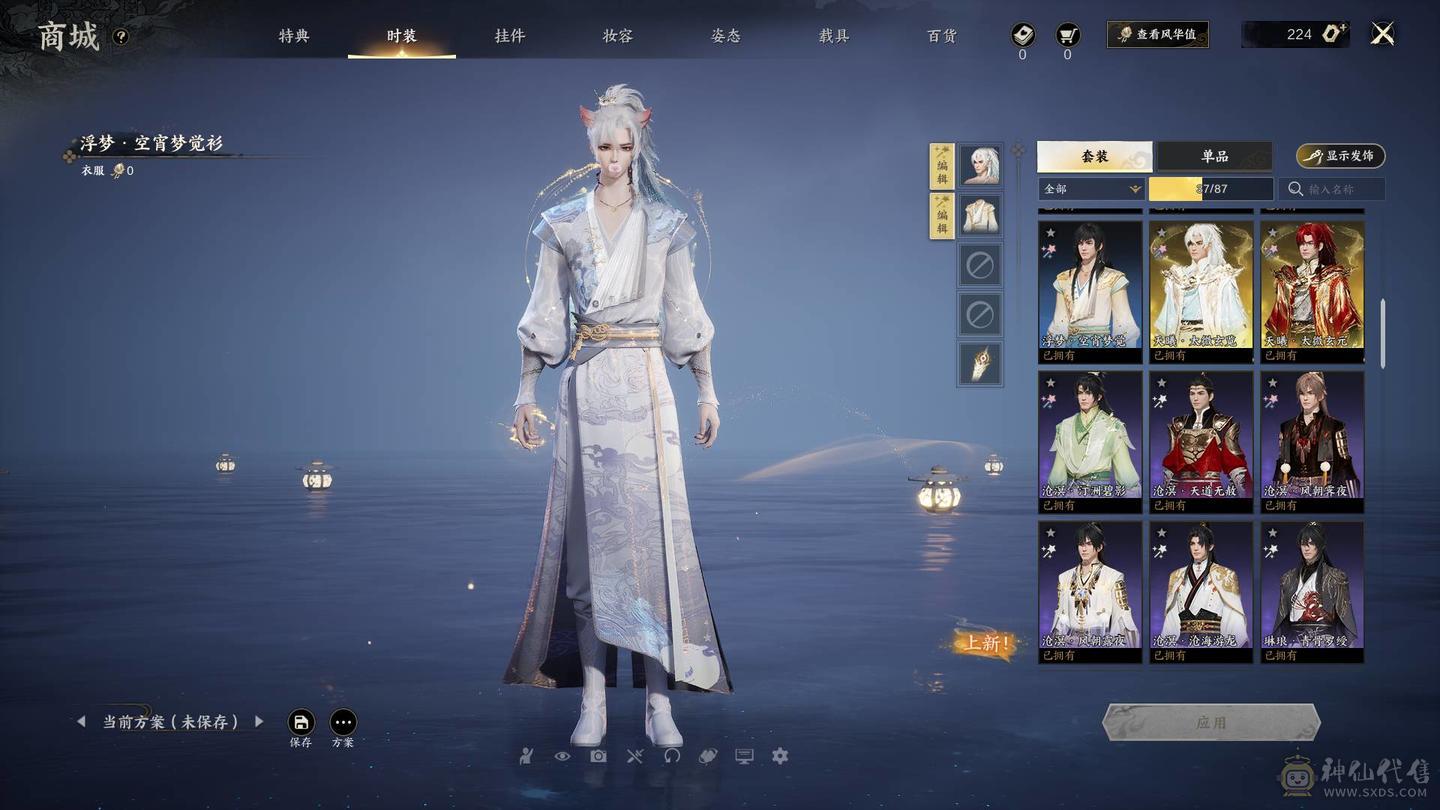1440x810 pixels.
Task: Open the 方案 scheme list button
Action: (343, 723)
